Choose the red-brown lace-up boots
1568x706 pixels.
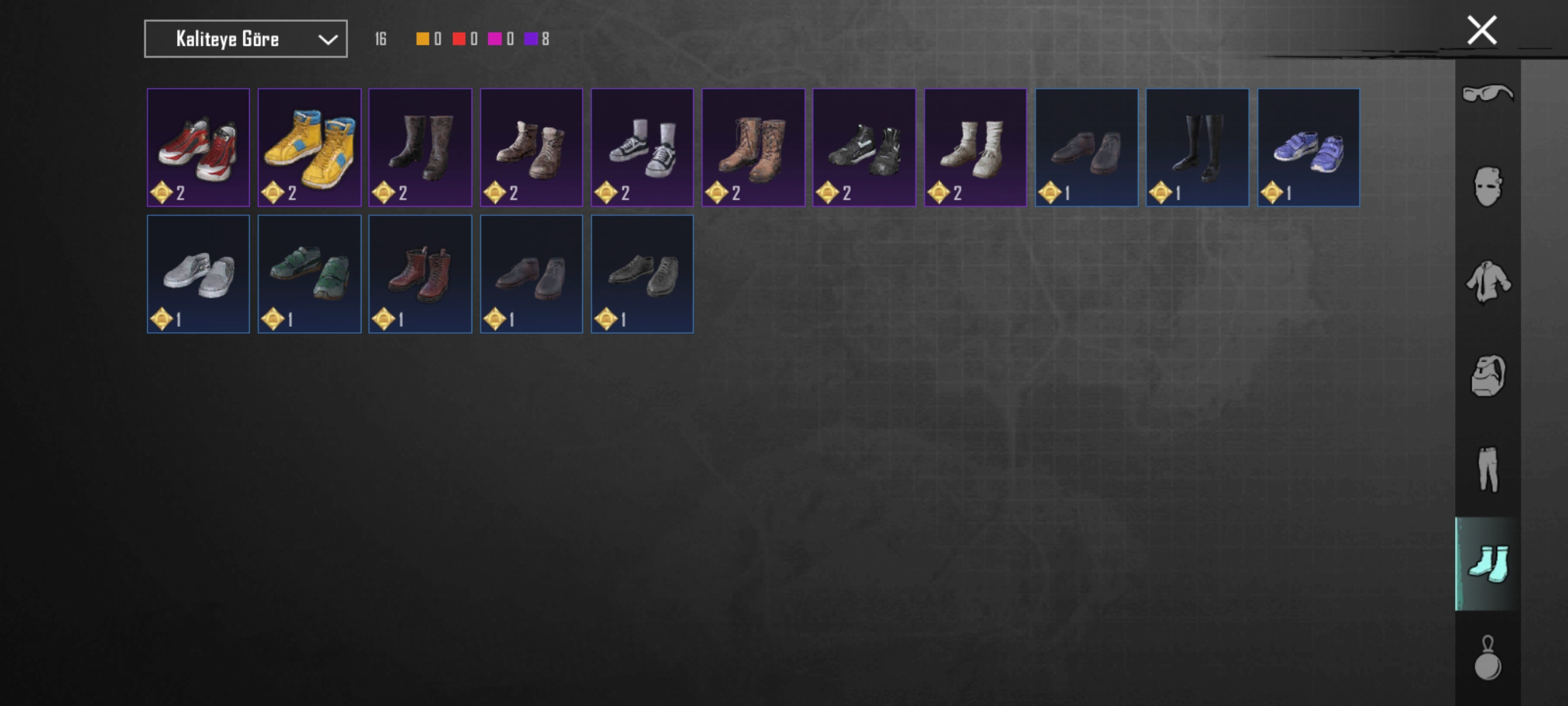(x=420, y=274)
